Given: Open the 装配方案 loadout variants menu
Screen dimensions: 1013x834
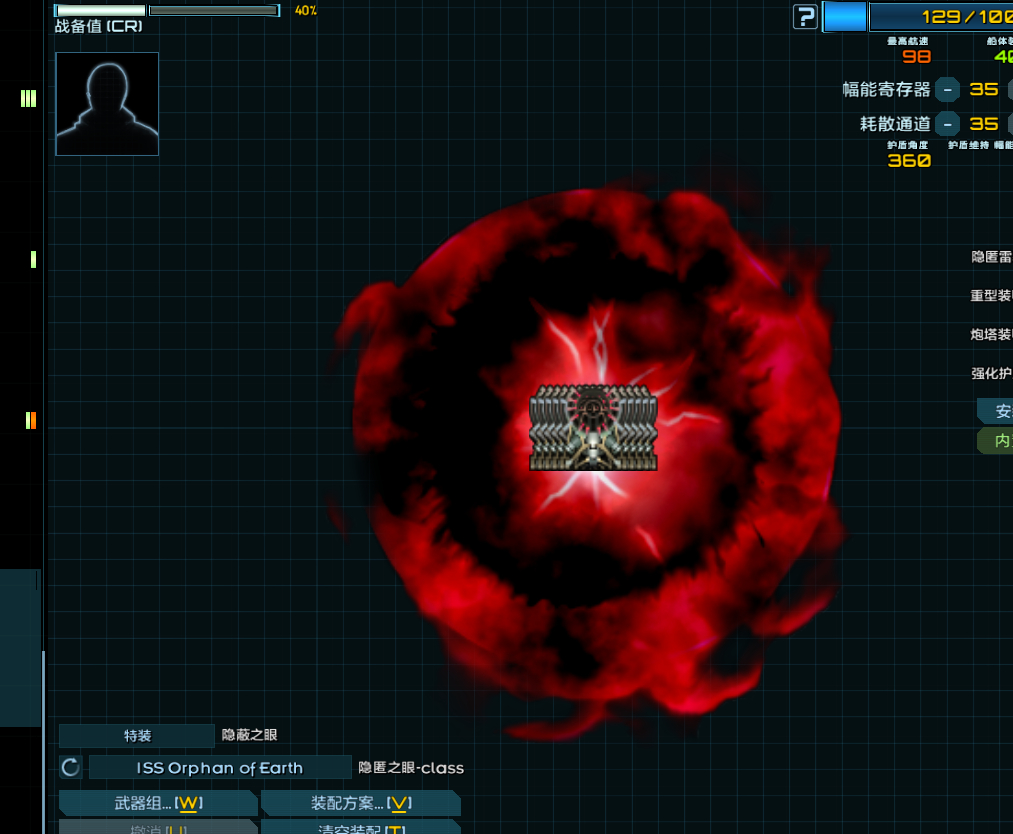Looking at the screenshot, I should 360,803.
